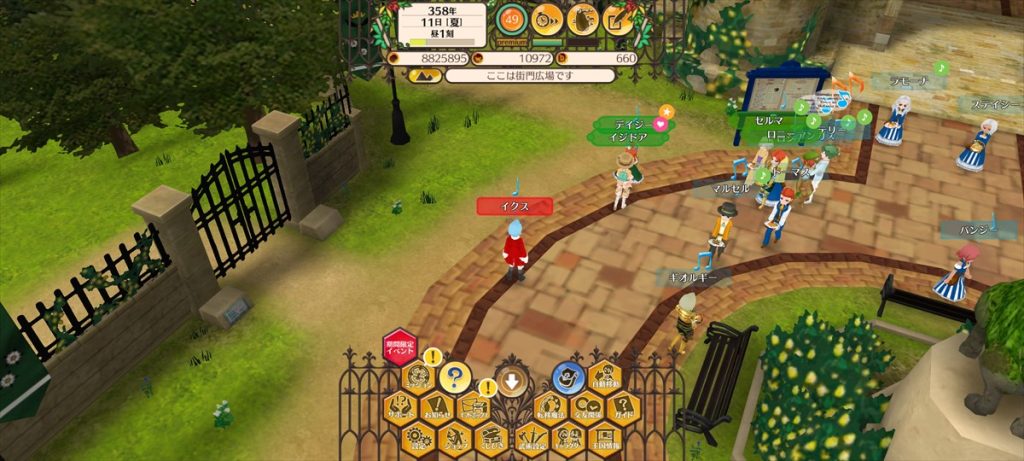This screenshot has width=1024, height=461.
Task: Open the Relationships (交友関係) menu
Action: click(585, 407)
